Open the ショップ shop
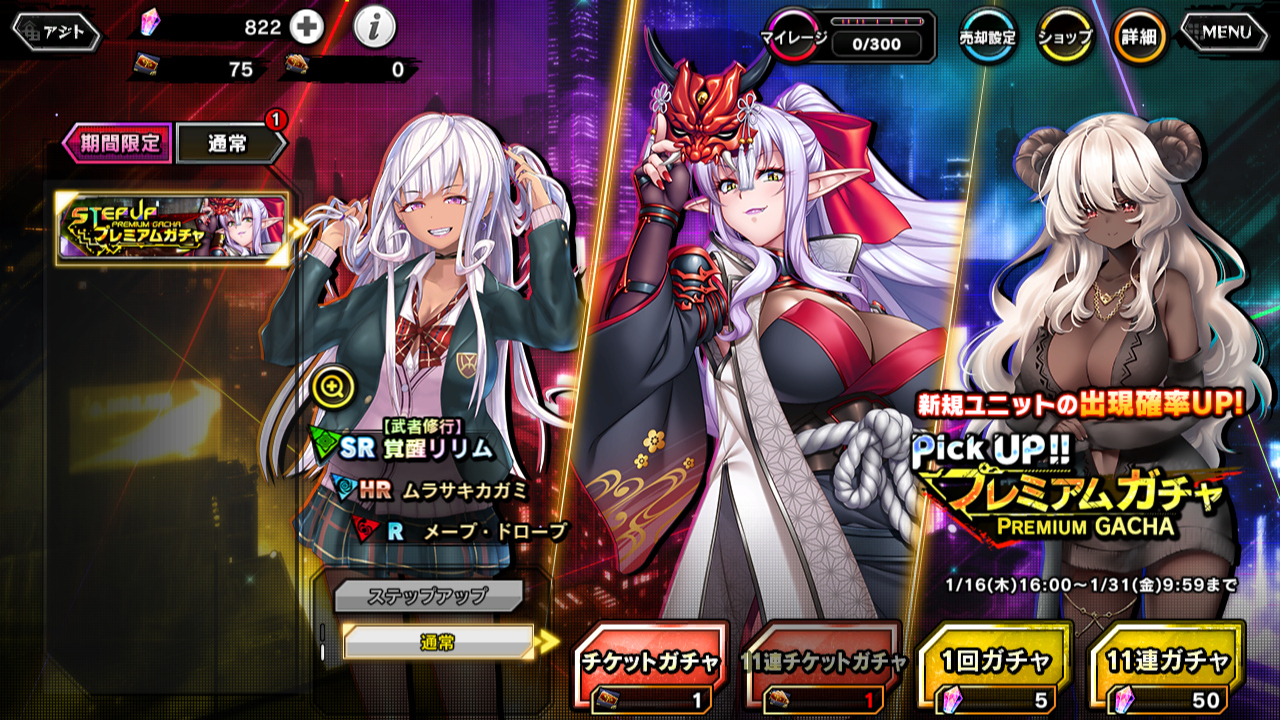This screenshot has width=1280, height=720. [x=1065, y=37]
